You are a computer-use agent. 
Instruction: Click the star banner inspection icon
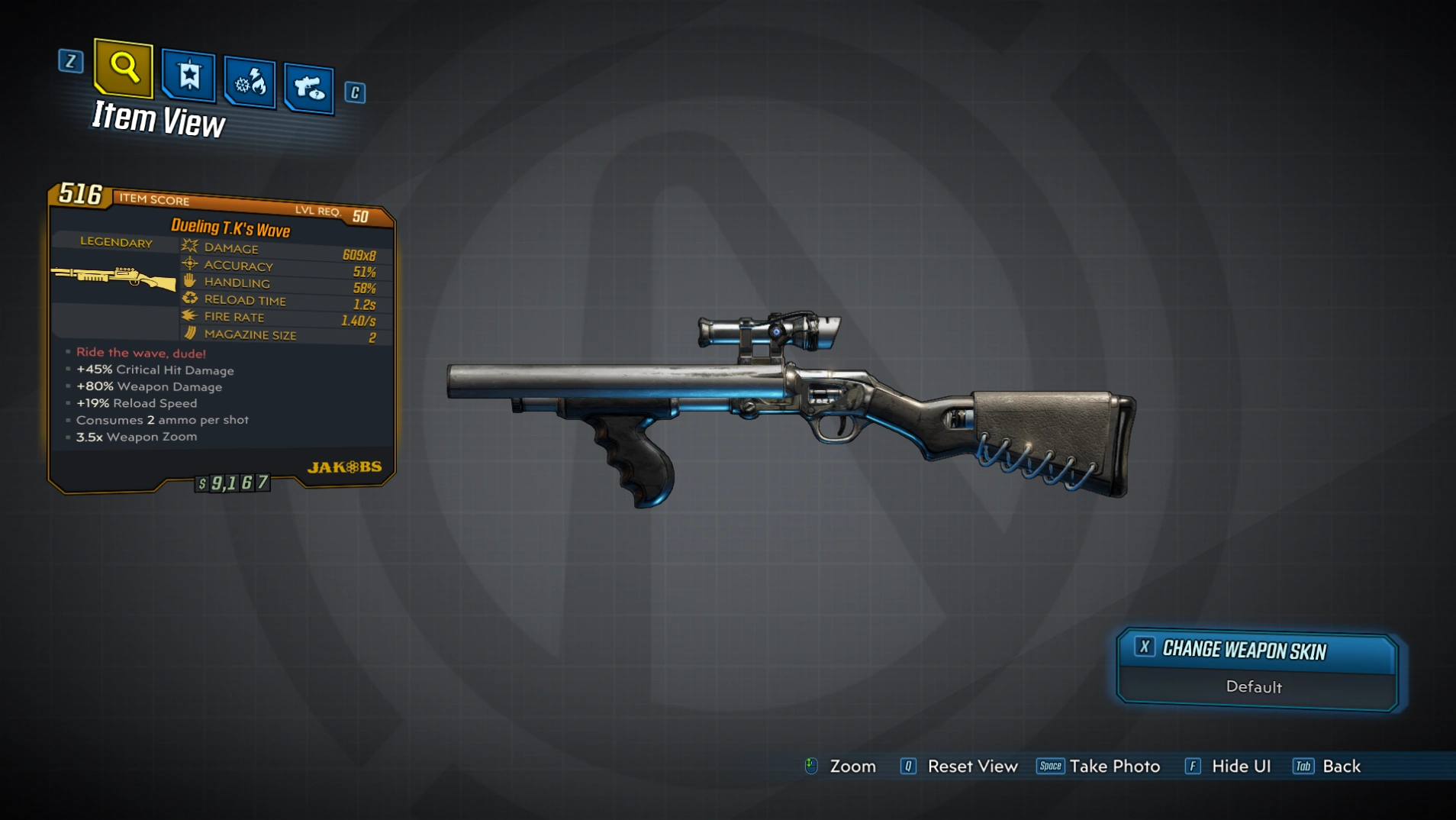tap(188, 76)
